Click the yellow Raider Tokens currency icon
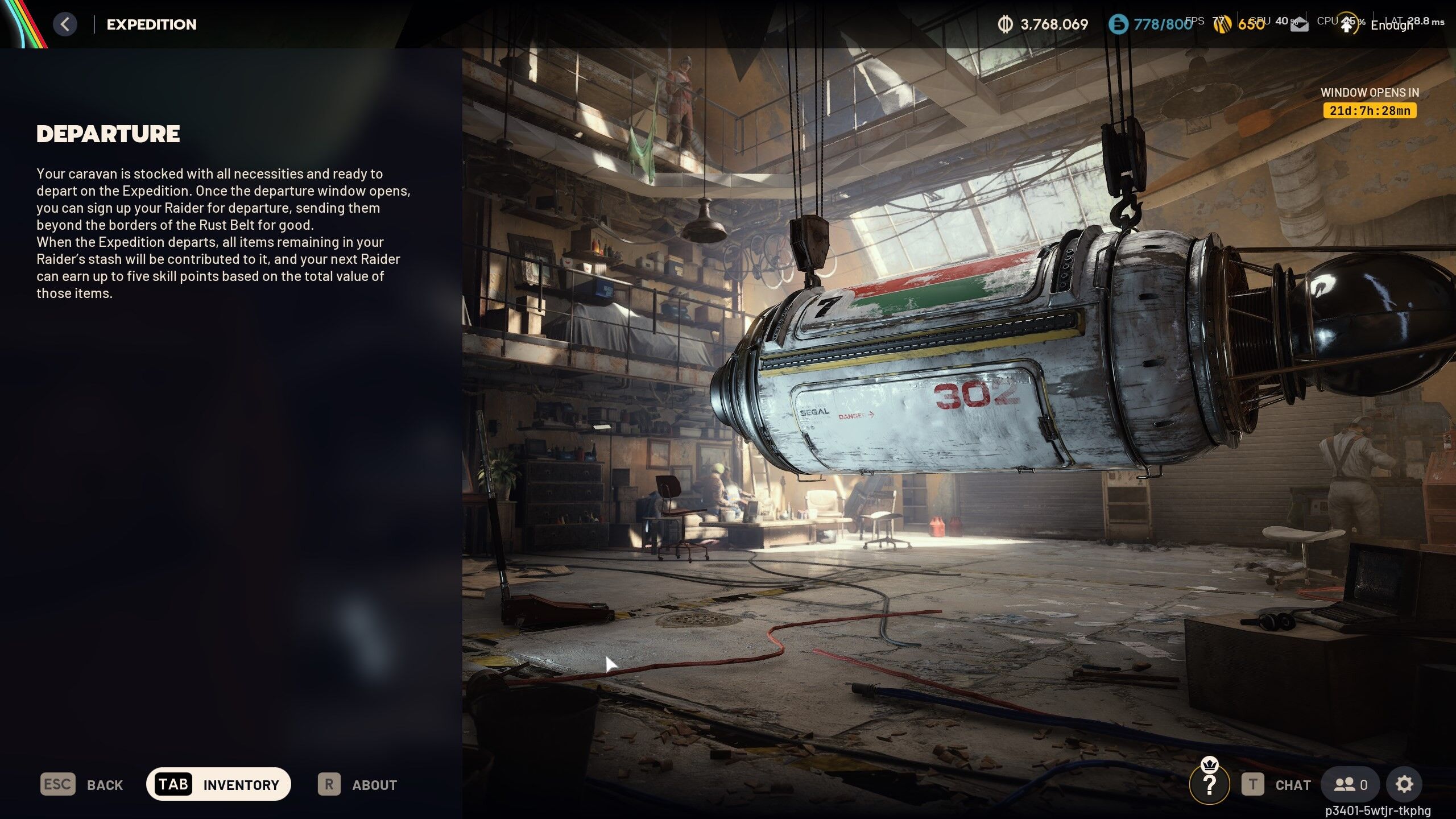 [1222, 24]
